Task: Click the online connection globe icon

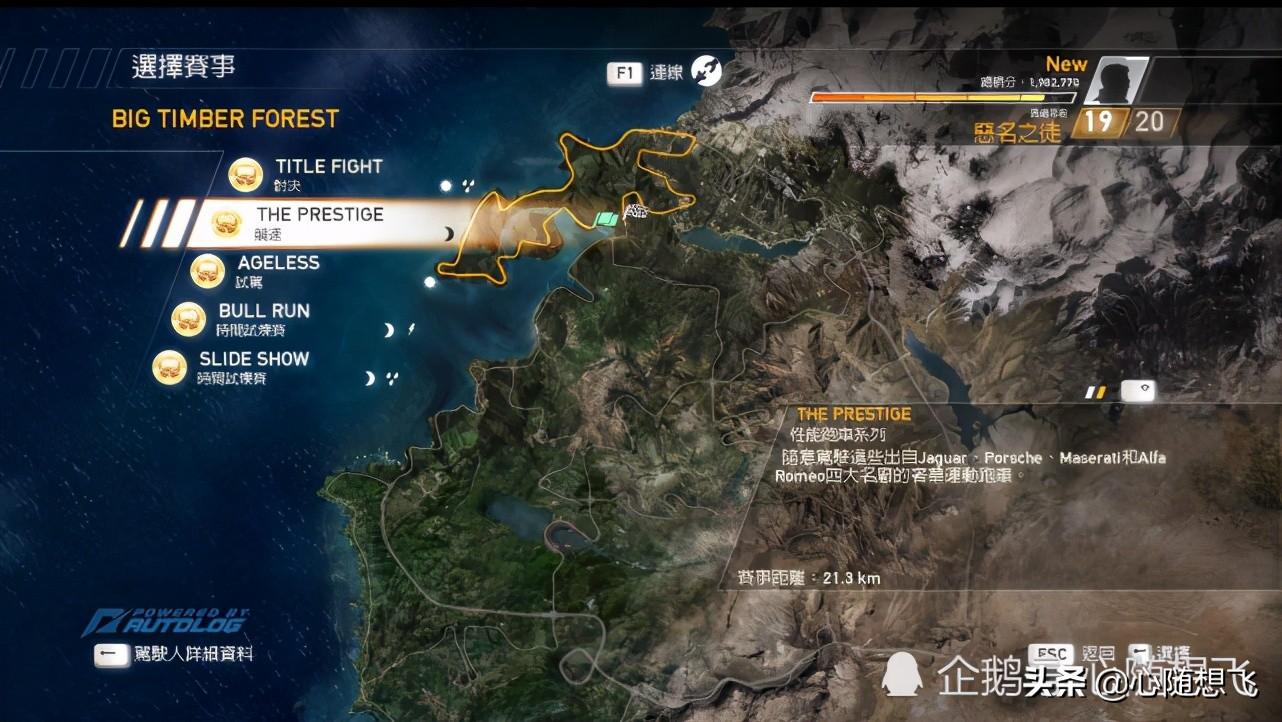Action: click(x=706, y=71)
